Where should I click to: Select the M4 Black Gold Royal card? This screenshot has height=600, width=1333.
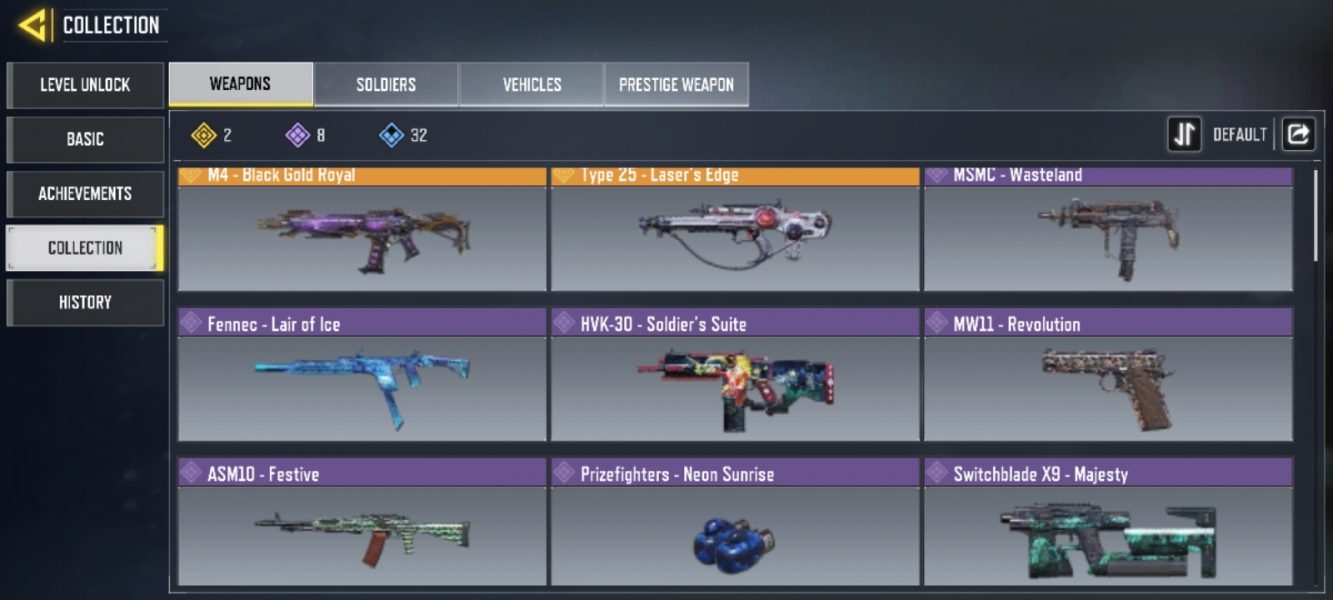click(362, 231)
